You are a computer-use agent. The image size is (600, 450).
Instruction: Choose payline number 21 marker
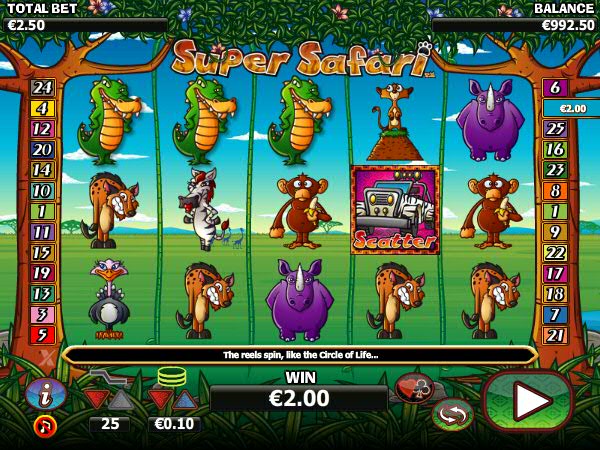click(x=555, y=335)
